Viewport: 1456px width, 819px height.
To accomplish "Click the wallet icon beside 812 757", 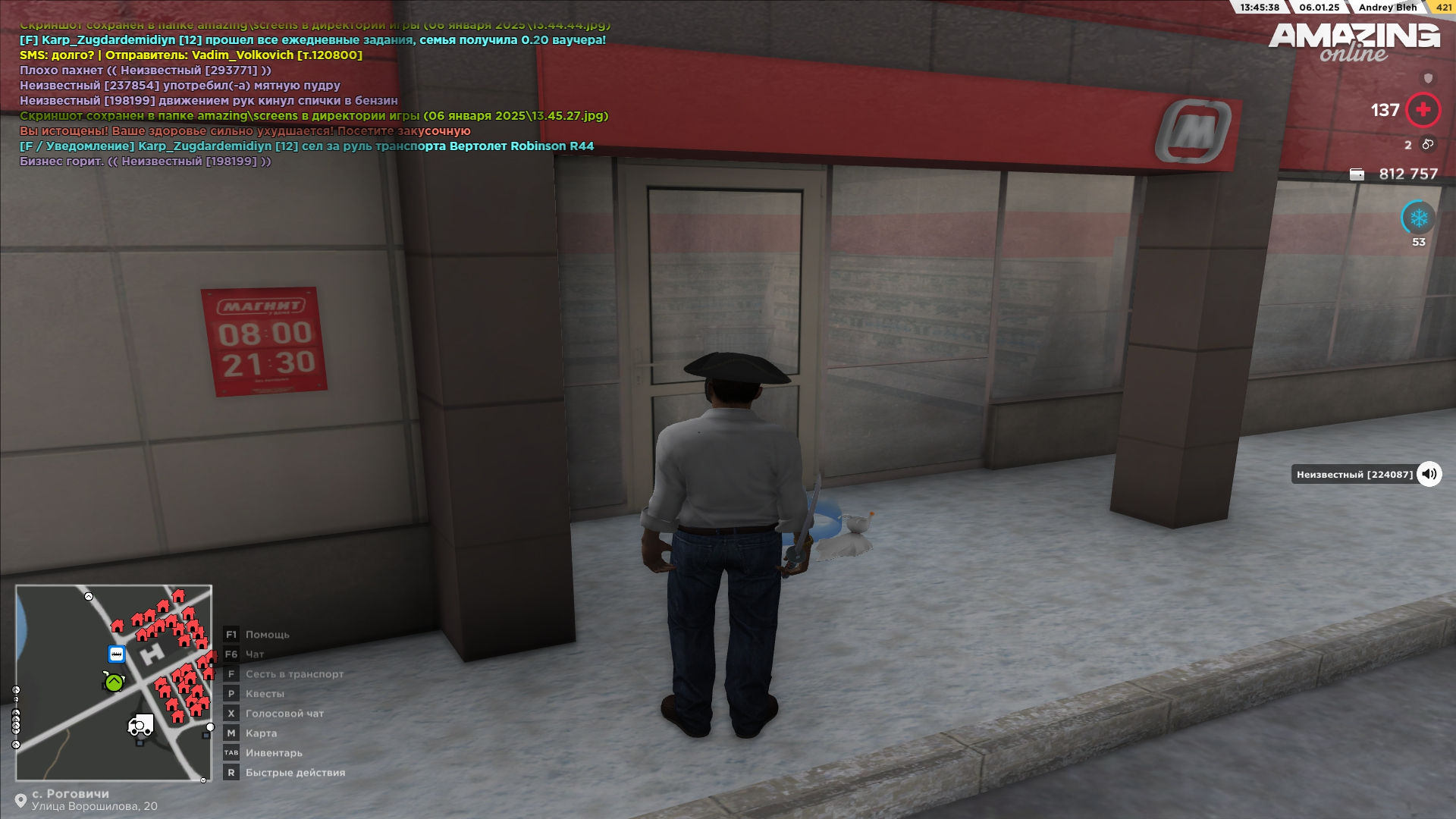I will [x=1357, y=174].
